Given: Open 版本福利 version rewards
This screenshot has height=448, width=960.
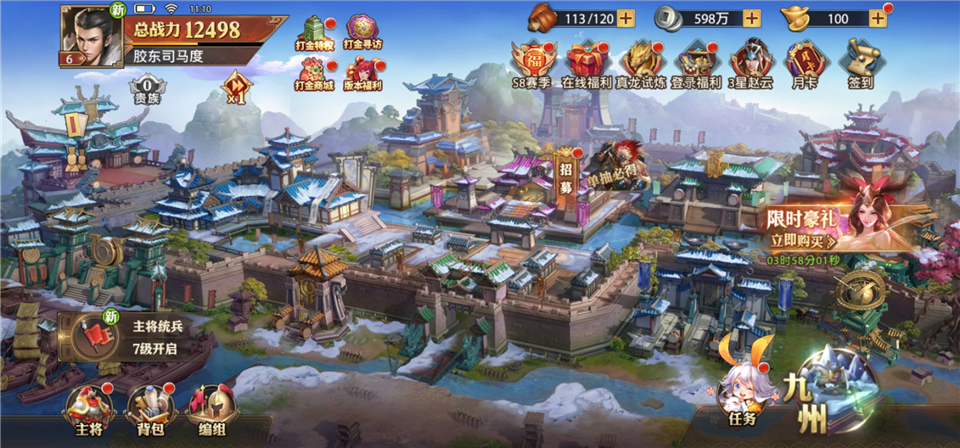Looking at the screenshot, I should (359, 73).
